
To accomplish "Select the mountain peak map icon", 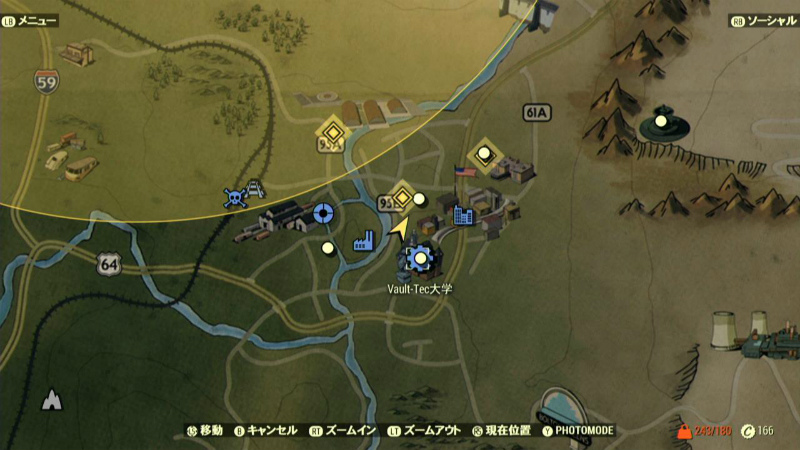I will (x=51, y=401).
